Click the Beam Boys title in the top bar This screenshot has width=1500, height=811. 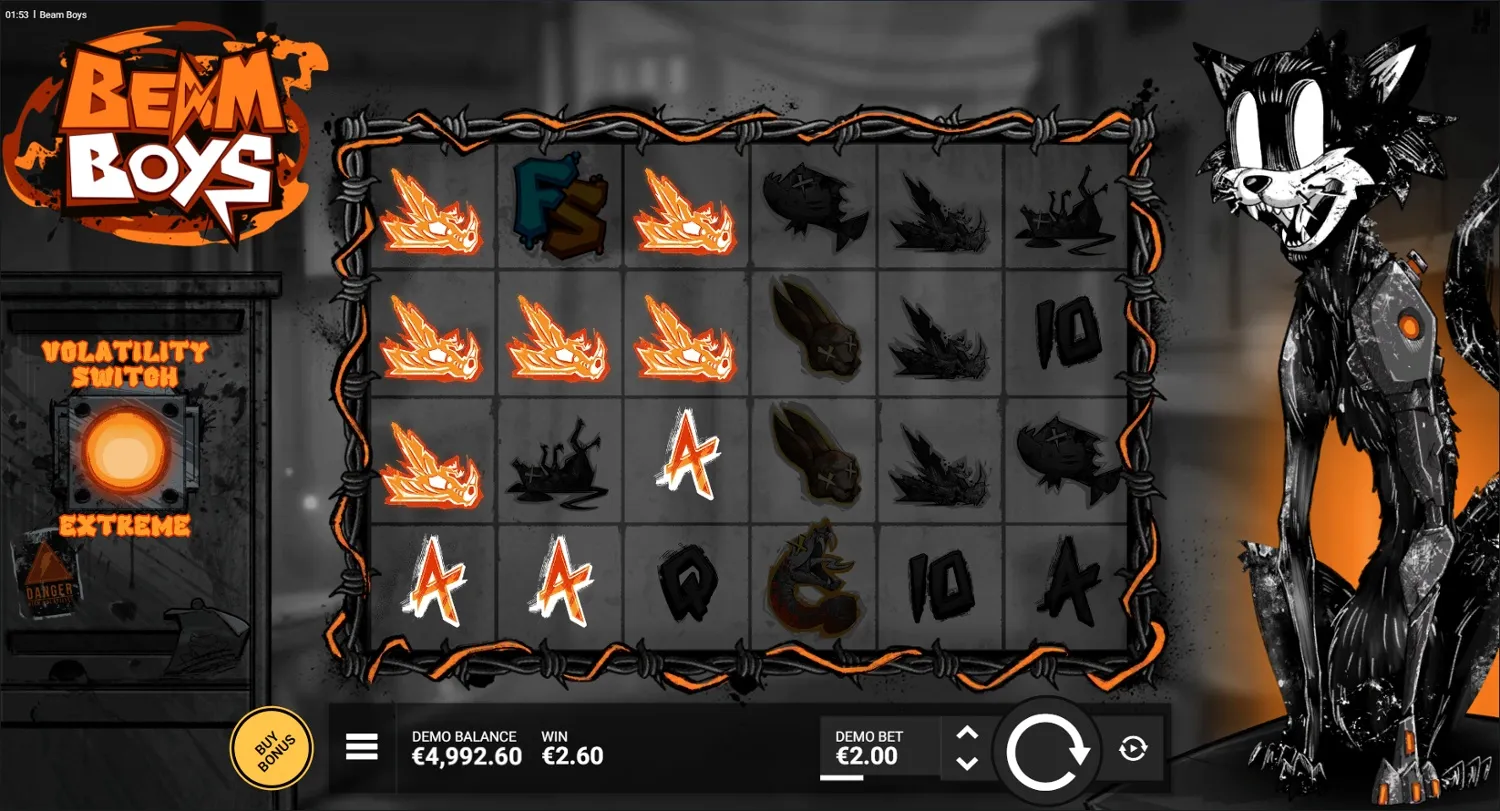pyautogui.click(x=62, y=14)
